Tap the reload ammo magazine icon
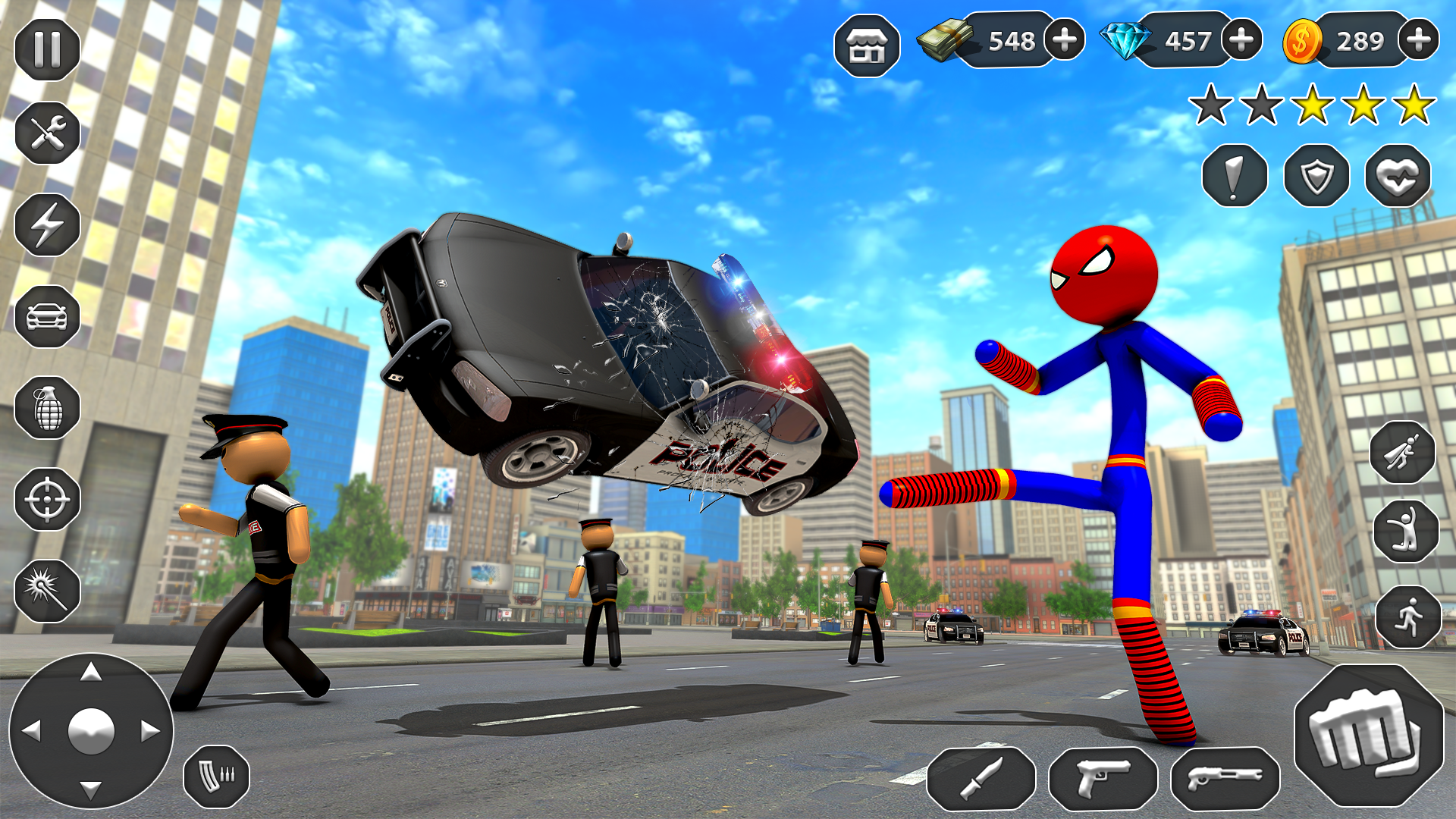Screen dimensions: 1456x819 (216, 775)
